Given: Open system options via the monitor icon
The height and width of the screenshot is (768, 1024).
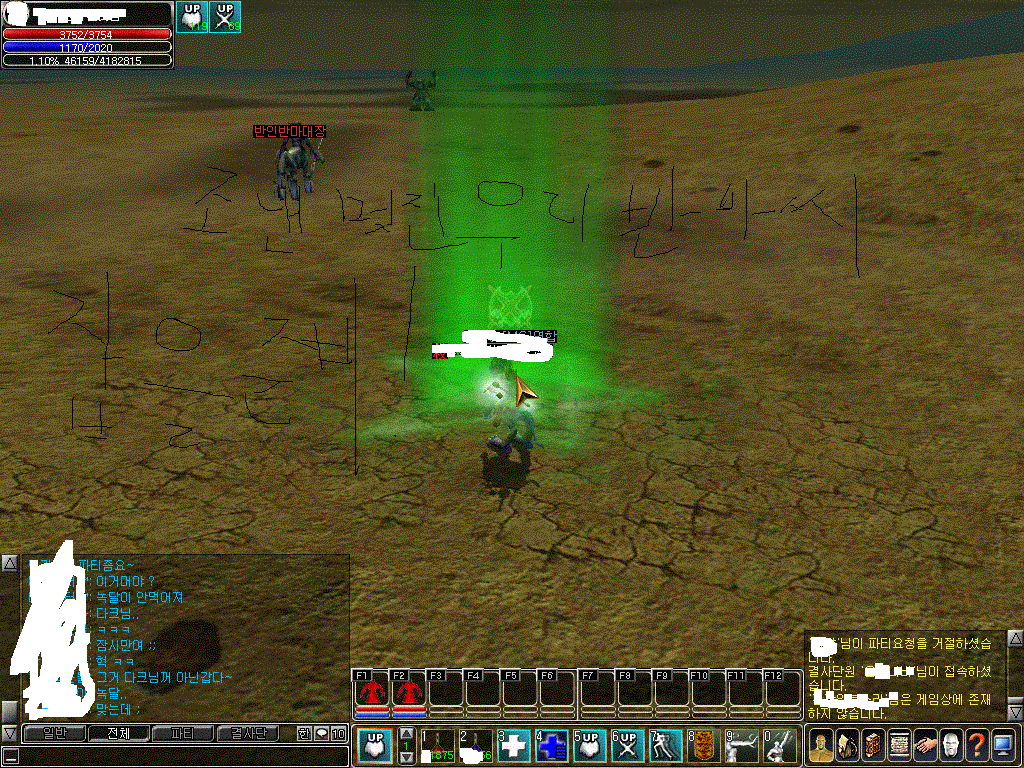Looking at the screenshot, I should [1003, 746].
